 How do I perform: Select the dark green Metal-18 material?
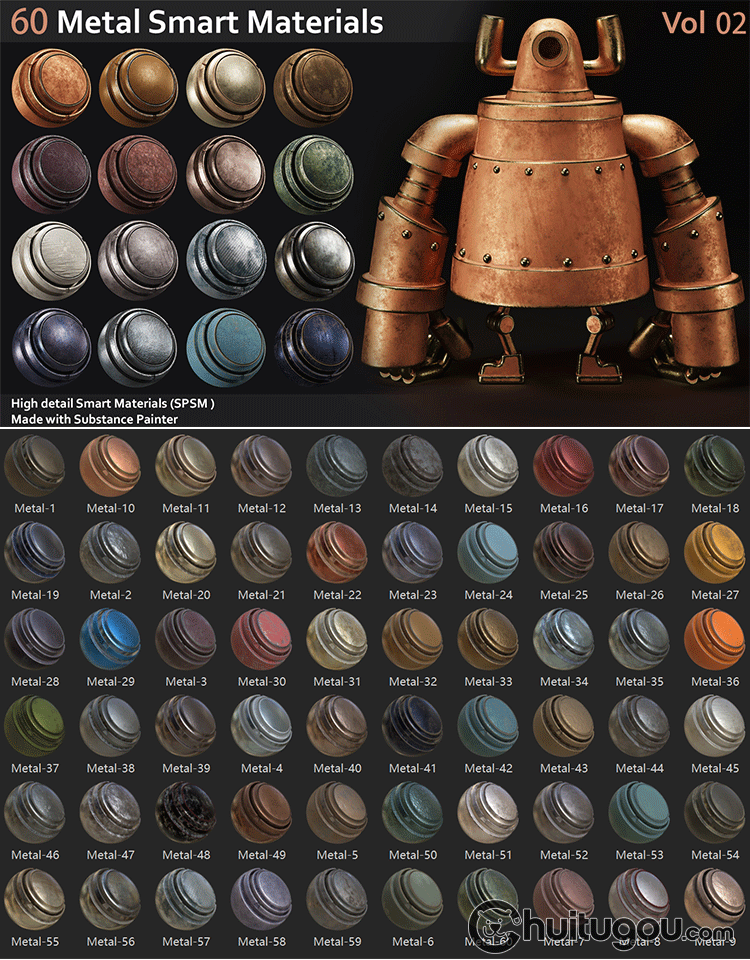tap(715, 466)
